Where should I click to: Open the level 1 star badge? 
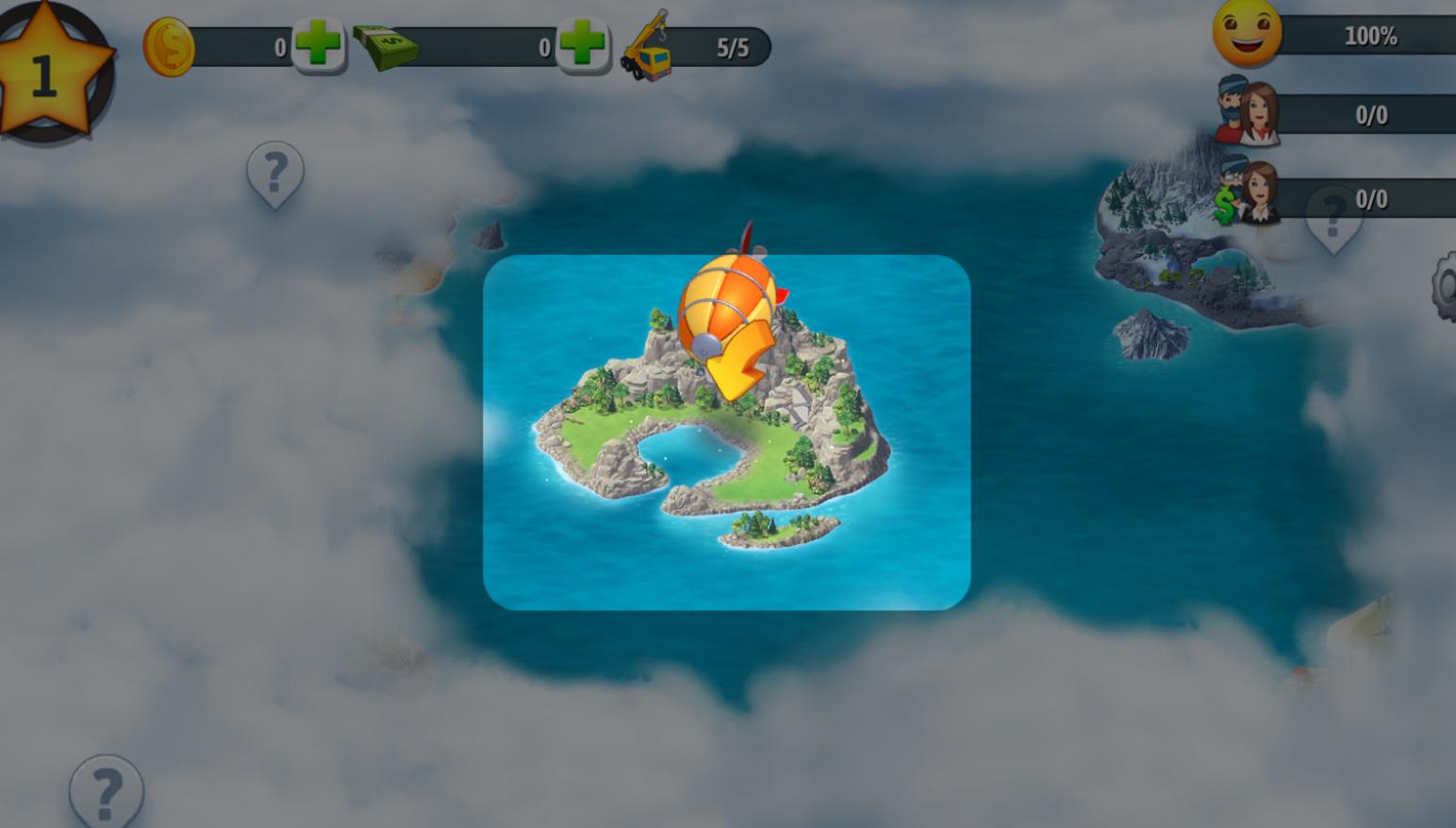click(x=47, y=72)
